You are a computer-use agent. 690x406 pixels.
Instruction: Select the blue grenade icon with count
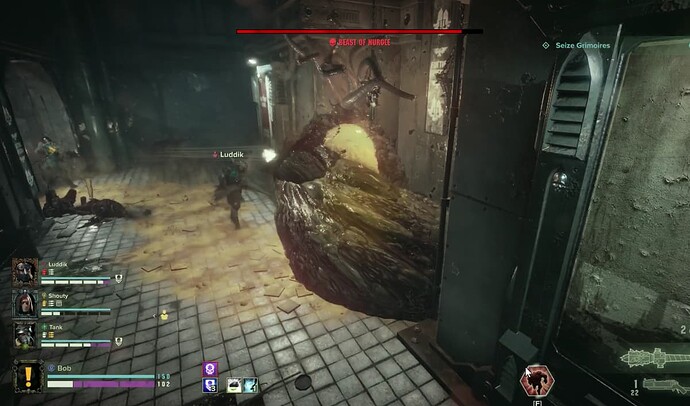[211, 384]
